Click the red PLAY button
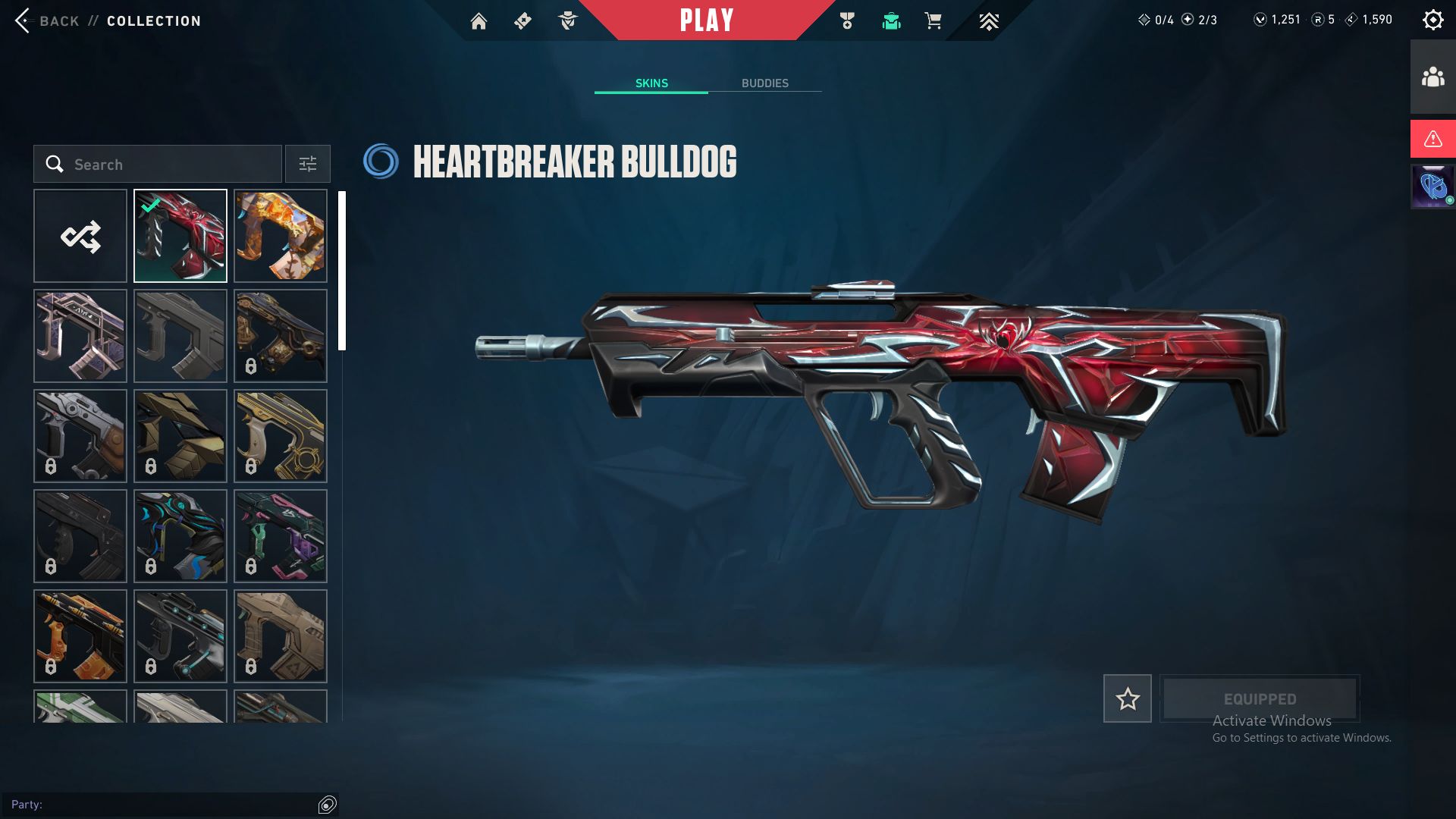Screen dimensions: 1456x819 click(x=706, y=20)
